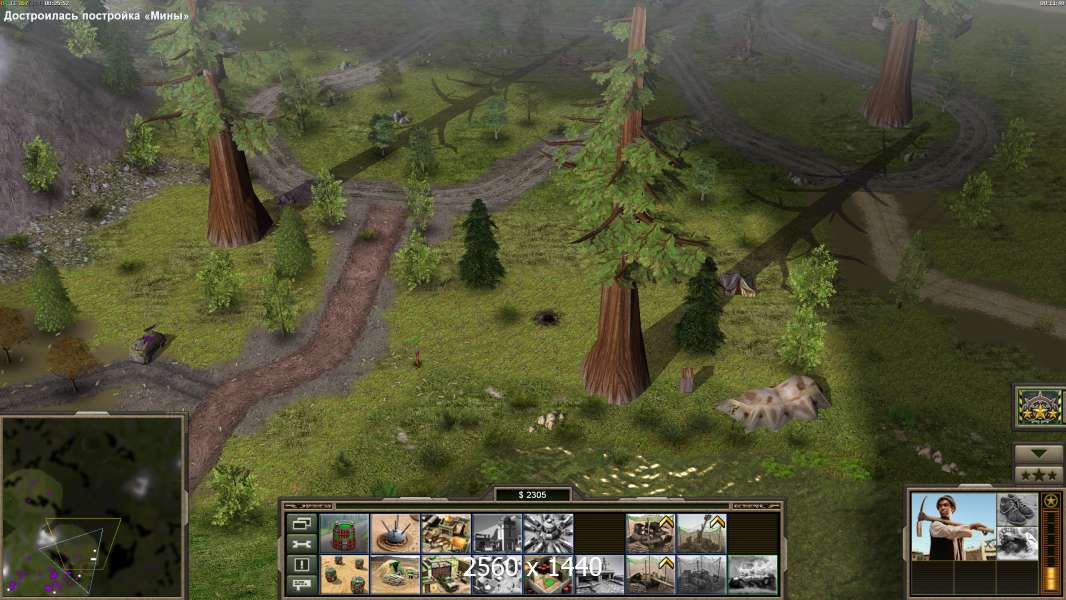The image size is (1066, 600).
Task: Click the signpost button in left column
Action: pos(300,582)
